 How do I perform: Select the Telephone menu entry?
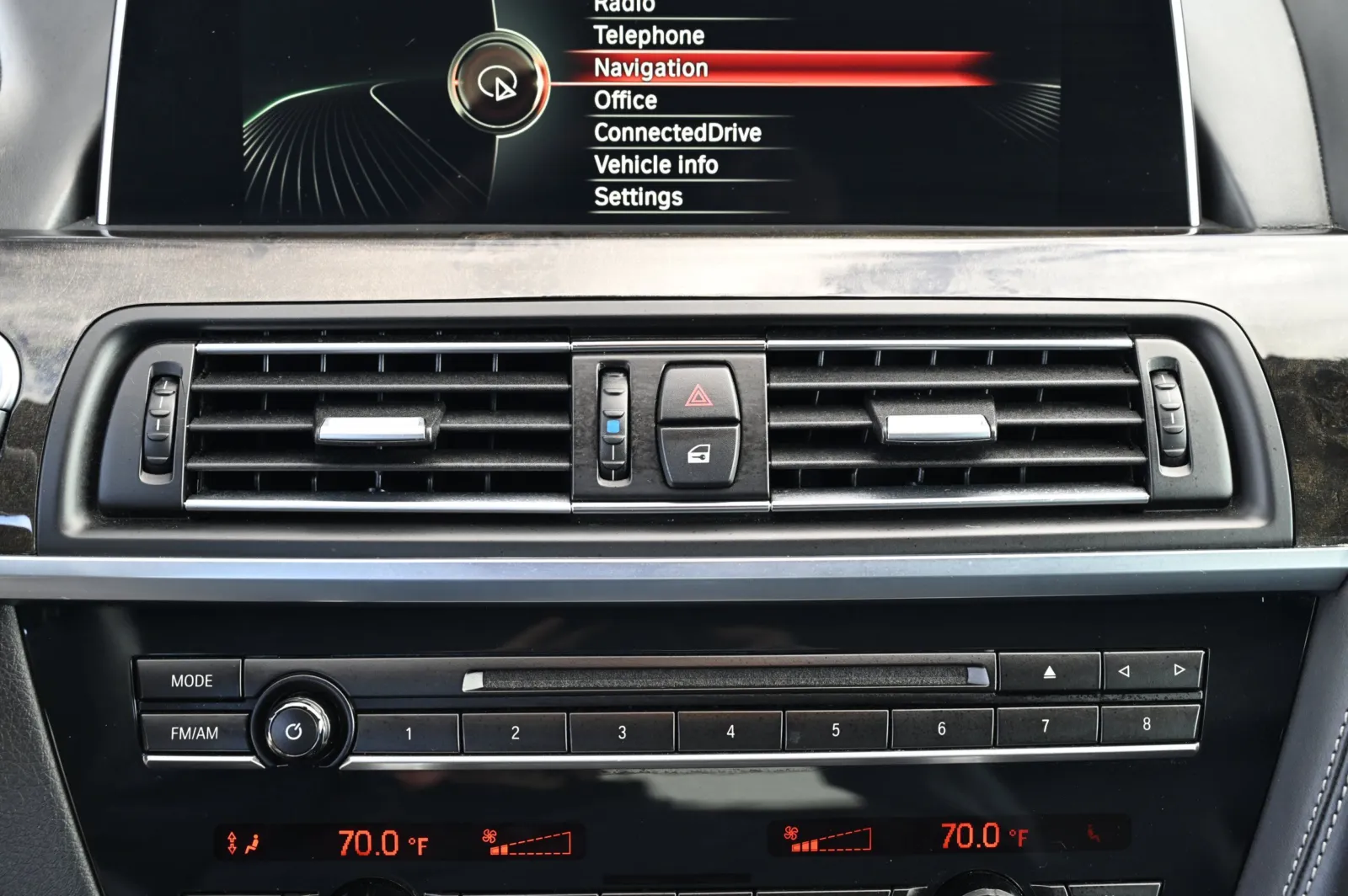click(x=649, y=35)
